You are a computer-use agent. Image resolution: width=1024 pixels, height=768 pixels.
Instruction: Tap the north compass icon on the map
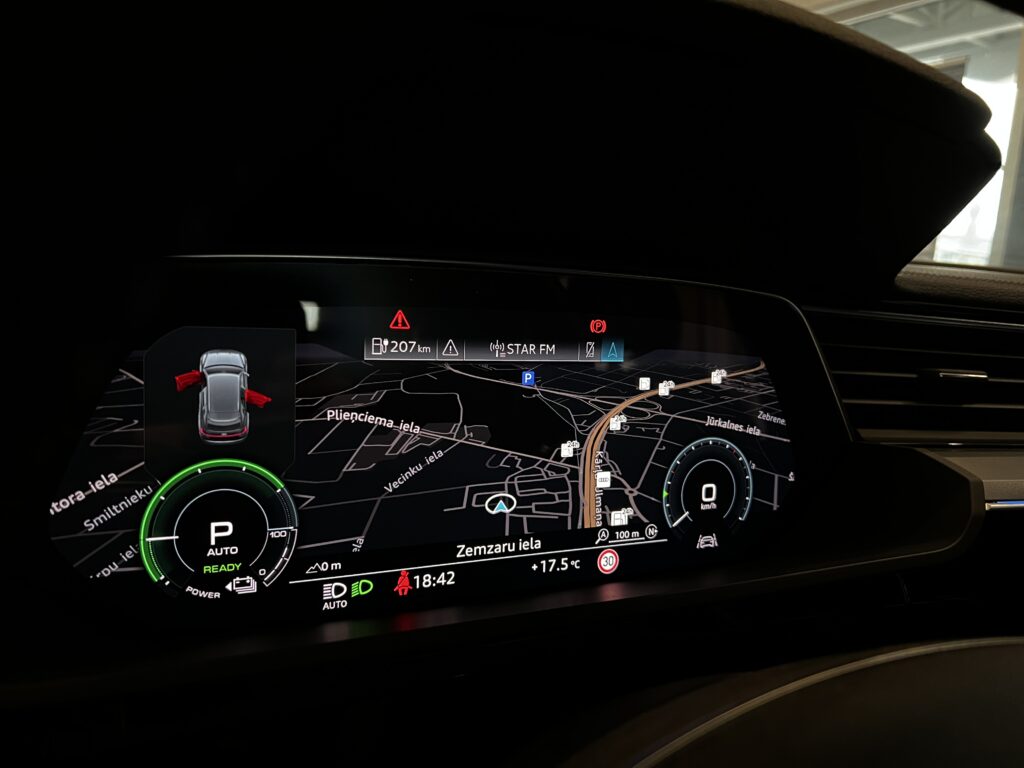(651, 532)
